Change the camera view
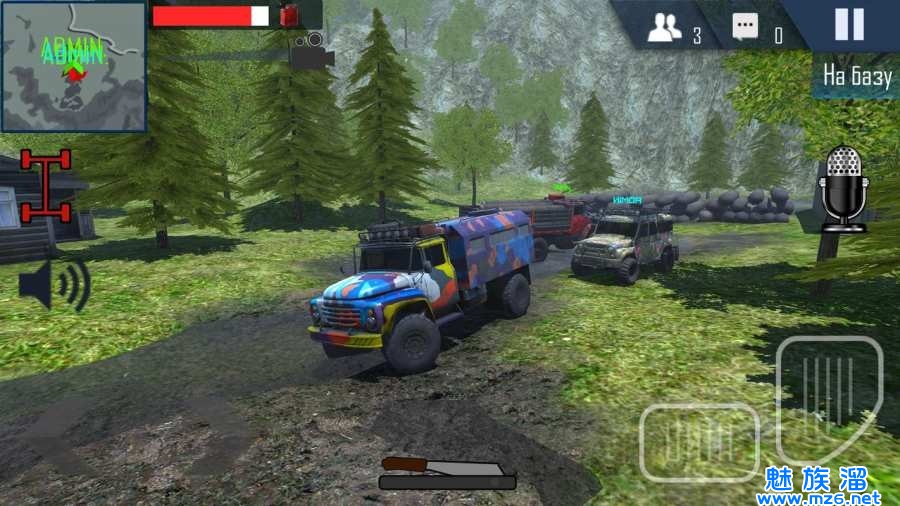The width and height of the screenshot is (900, 506). point(312,52)
